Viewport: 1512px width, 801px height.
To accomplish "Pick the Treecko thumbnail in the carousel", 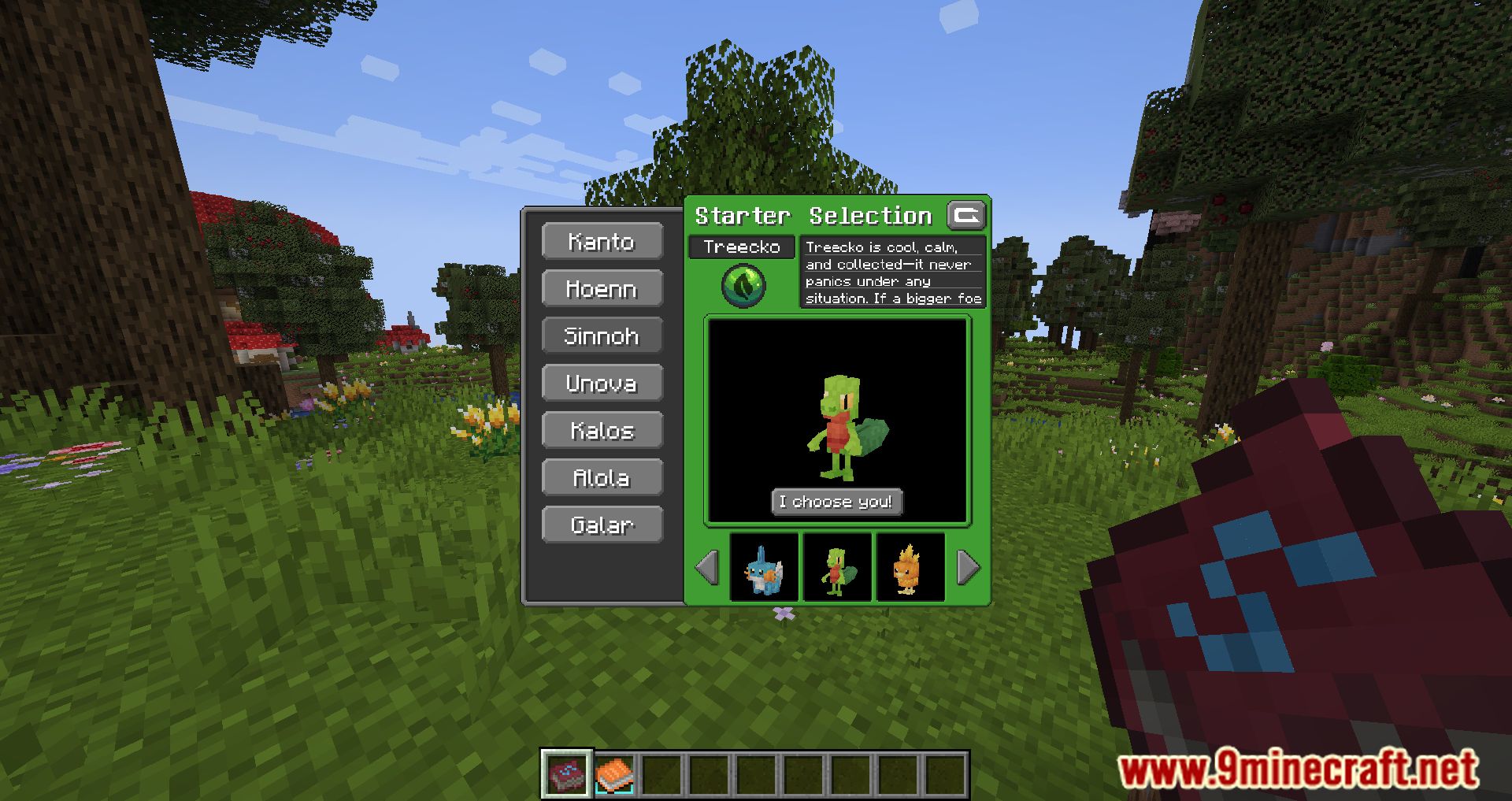I will [x=836, y=568].
